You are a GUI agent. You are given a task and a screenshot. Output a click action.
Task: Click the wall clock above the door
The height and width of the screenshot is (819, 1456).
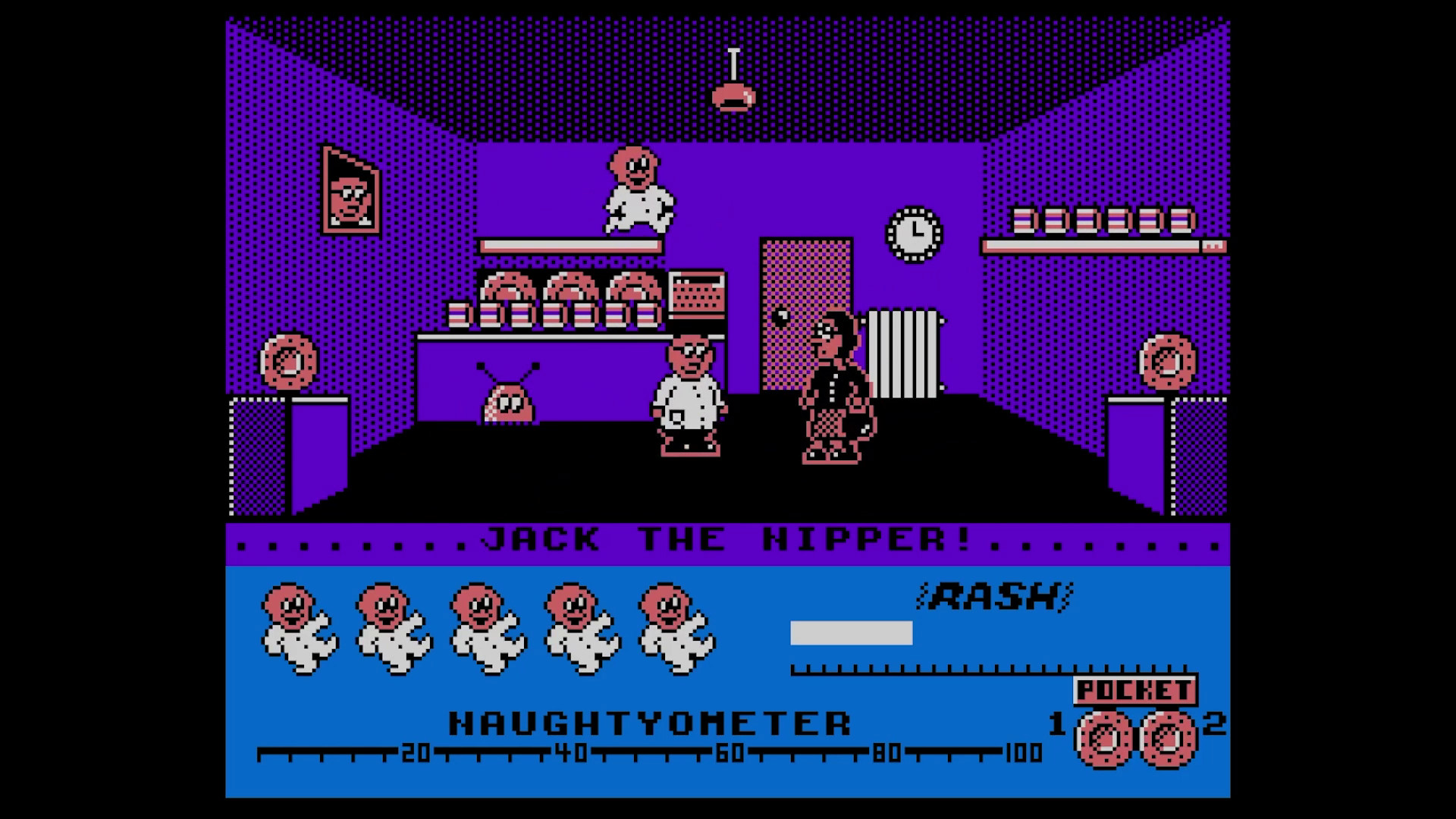point(912,234)
